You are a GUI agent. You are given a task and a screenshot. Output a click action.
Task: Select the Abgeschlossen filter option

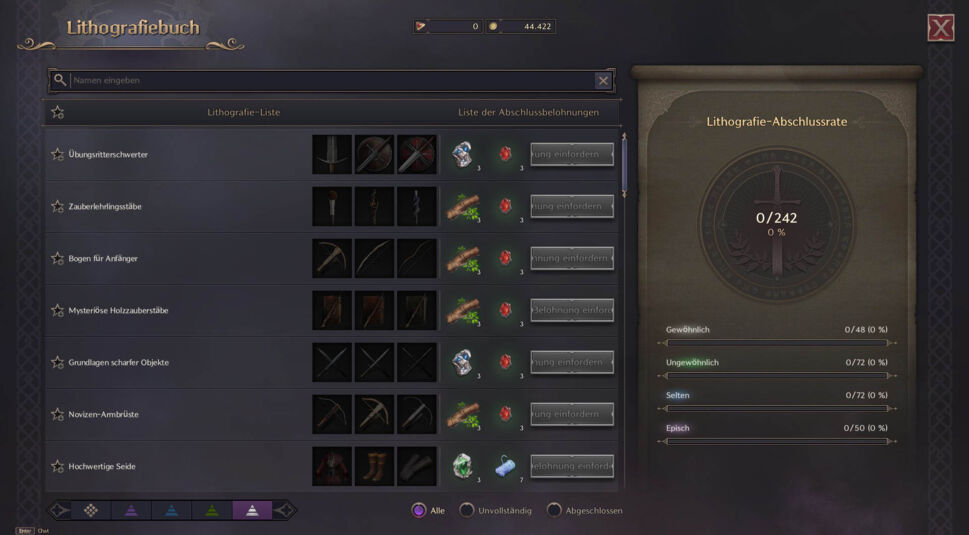[x=553, y=510]
